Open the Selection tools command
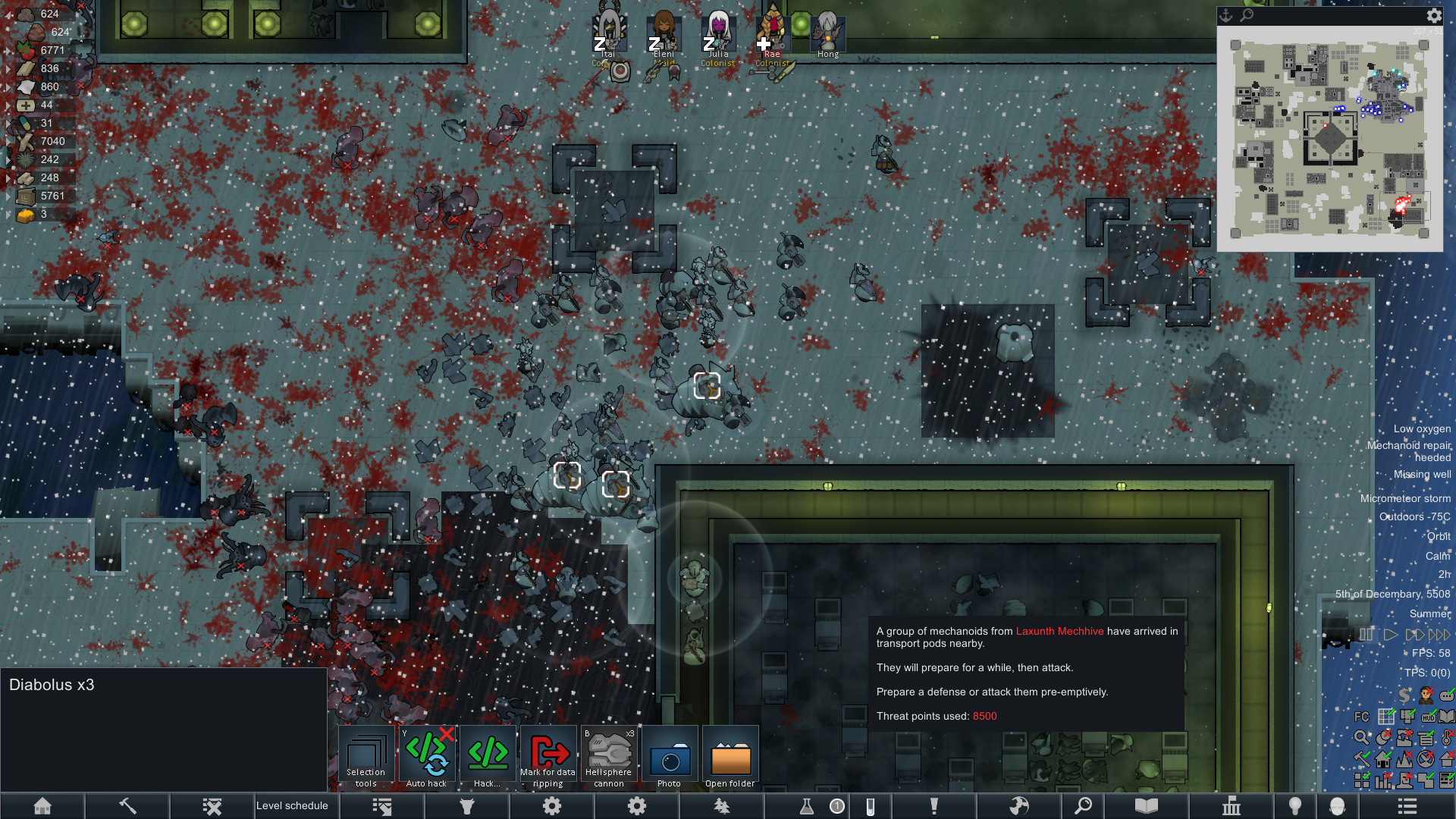 pos(366,756)
